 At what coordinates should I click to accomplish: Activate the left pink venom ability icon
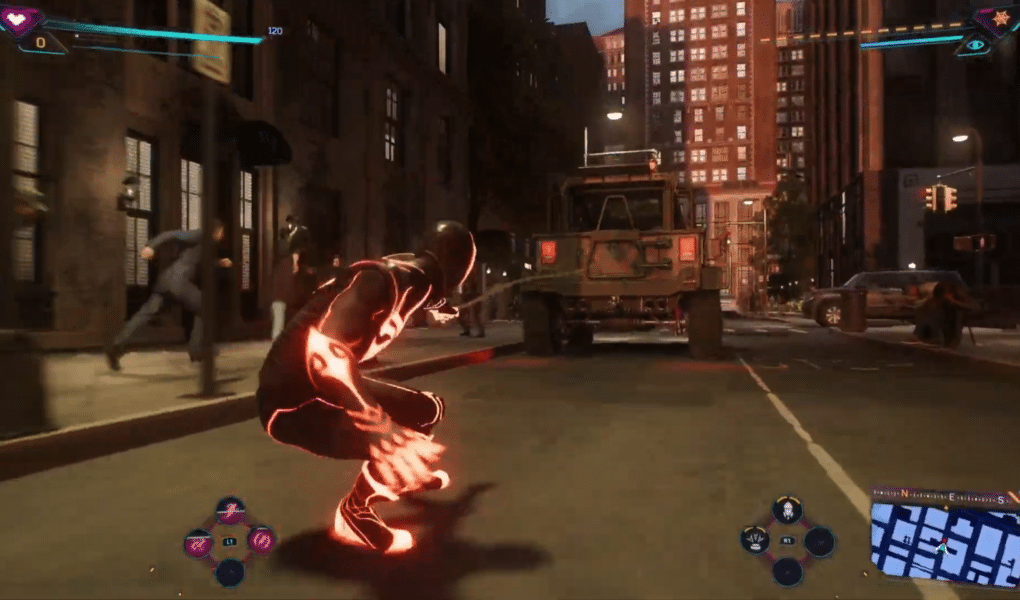point(198,543)
